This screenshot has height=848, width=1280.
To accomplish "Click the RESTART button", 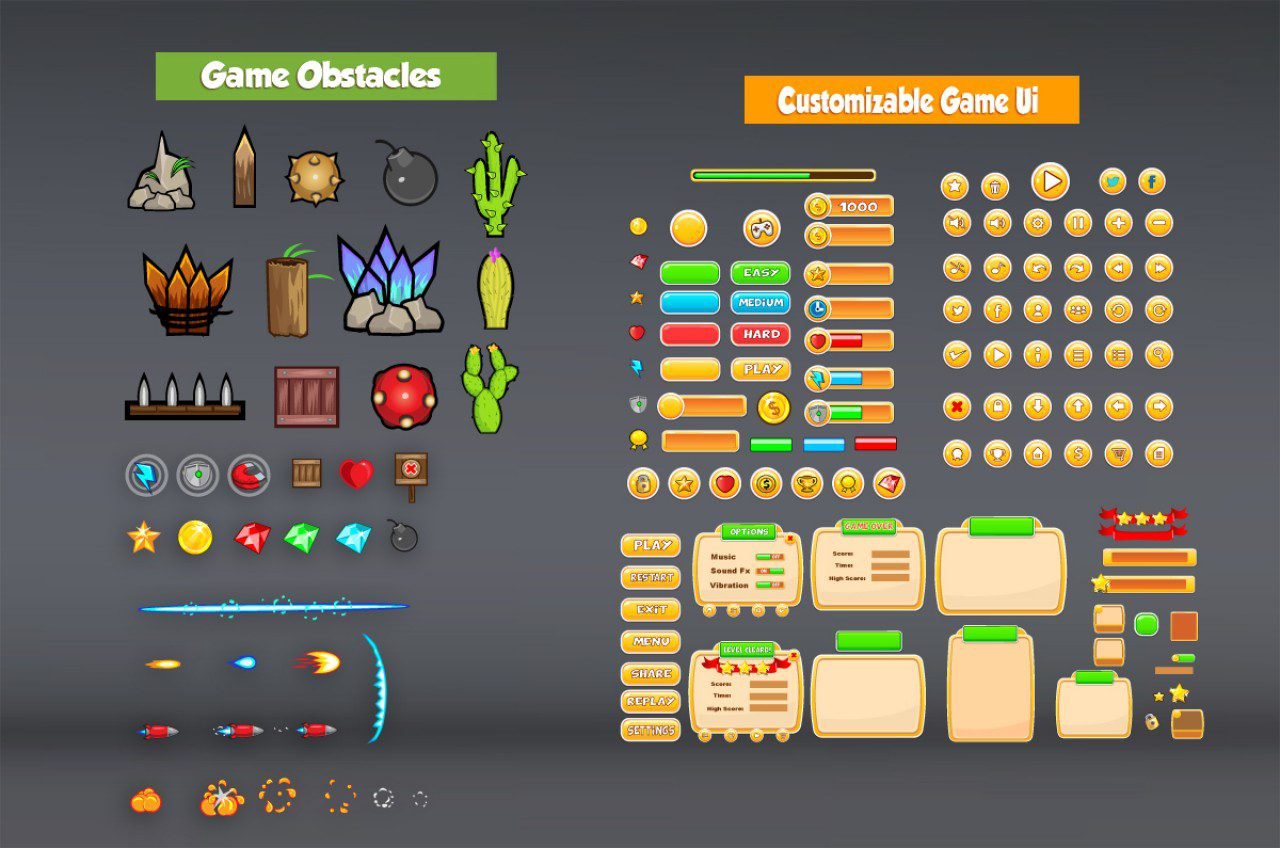I will (x=650, y=578).
